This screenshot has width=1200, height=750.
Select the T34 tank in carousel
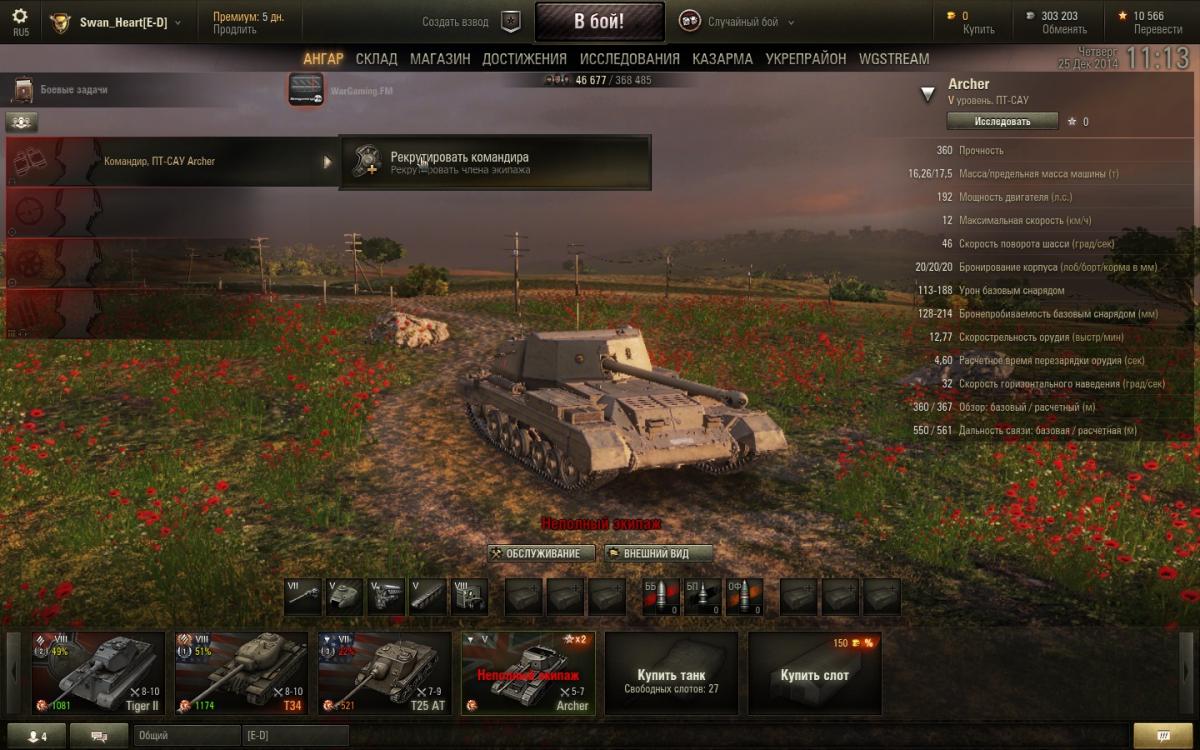coord(241,673)
